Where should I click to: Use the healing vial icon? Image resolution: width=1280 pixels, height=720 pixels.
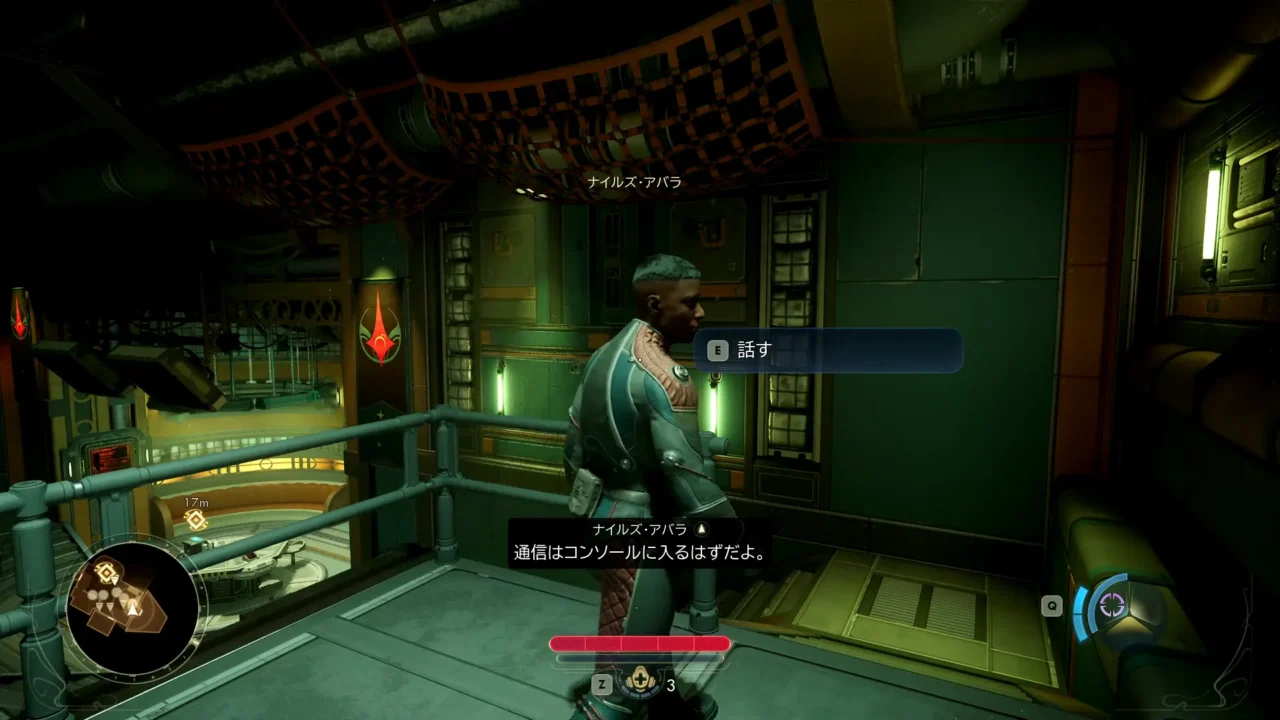click(x=638, y=684)
